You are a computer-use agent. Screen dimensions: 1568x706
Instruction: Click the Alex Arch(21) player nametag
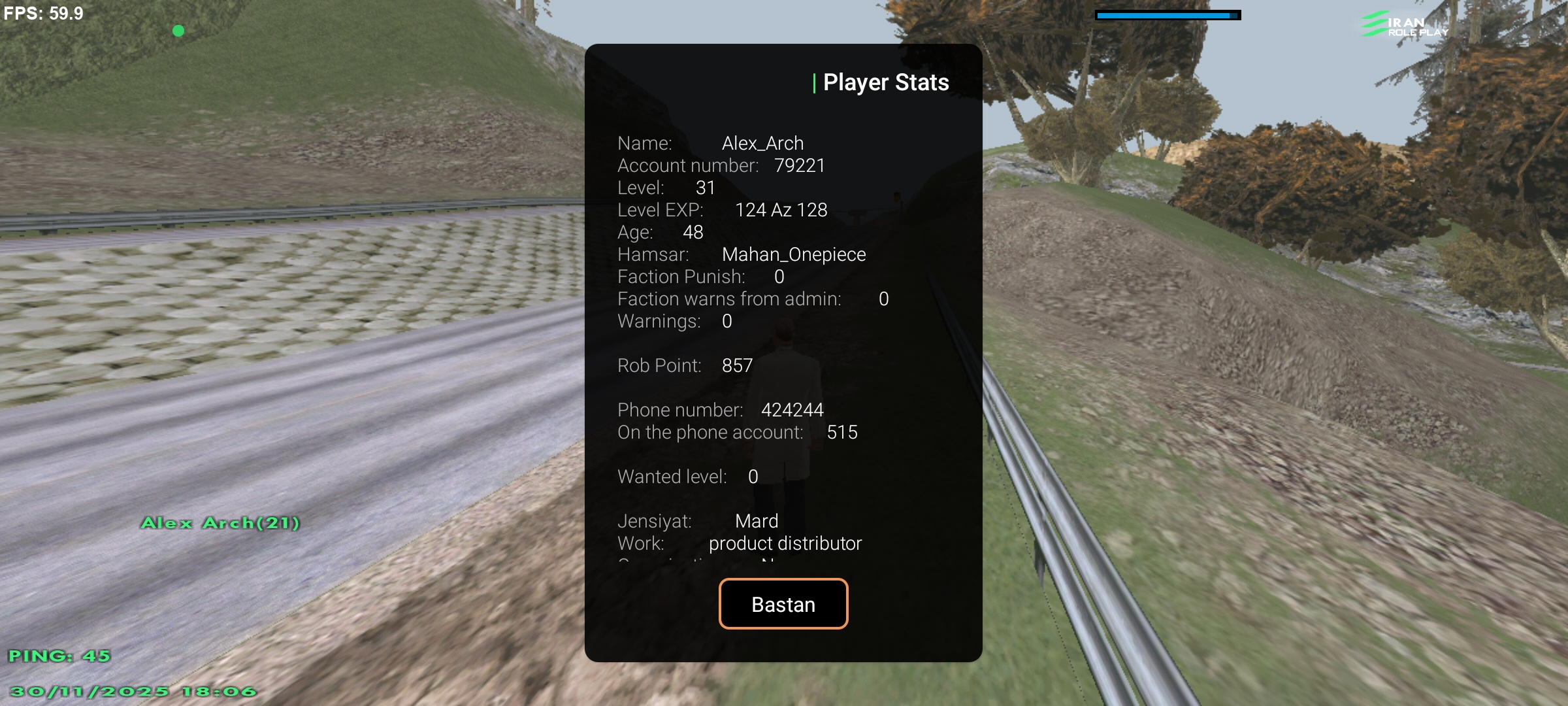click(221, 523)
